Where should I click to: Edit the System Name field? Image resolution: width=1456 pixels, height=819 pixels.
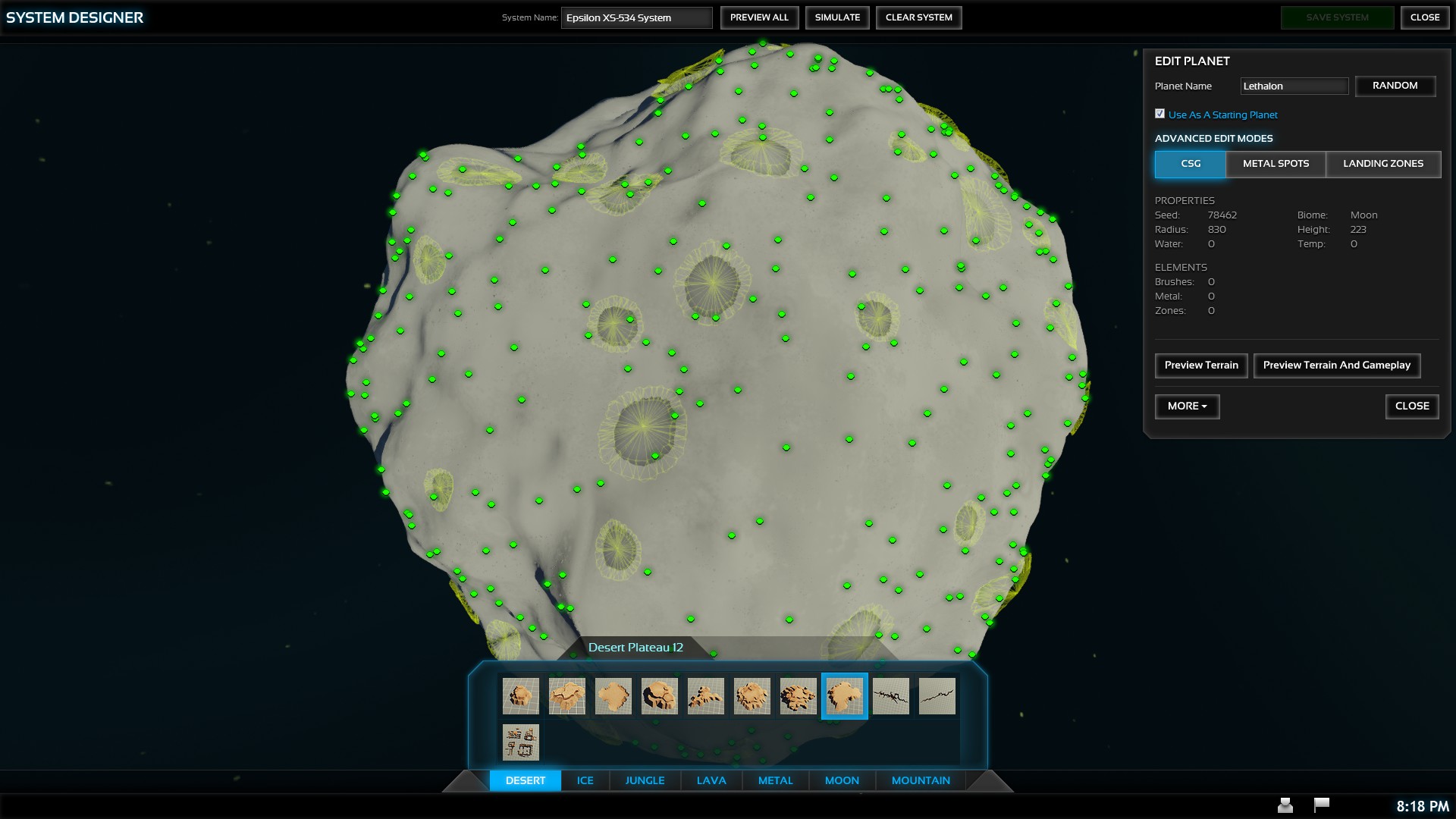coord(636,18)
